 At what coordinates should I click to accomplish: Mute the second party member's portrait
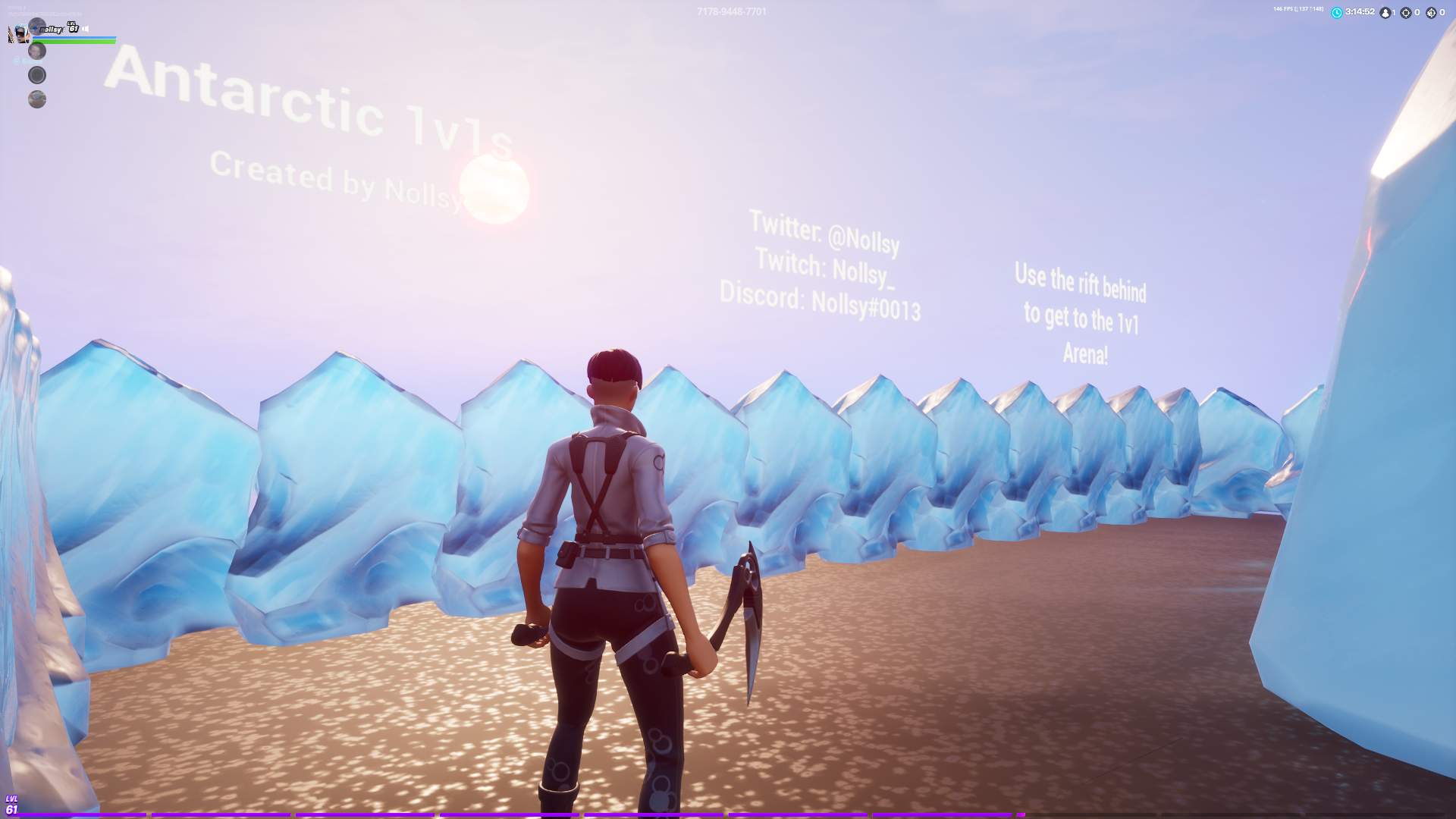(x=36, y=52)
